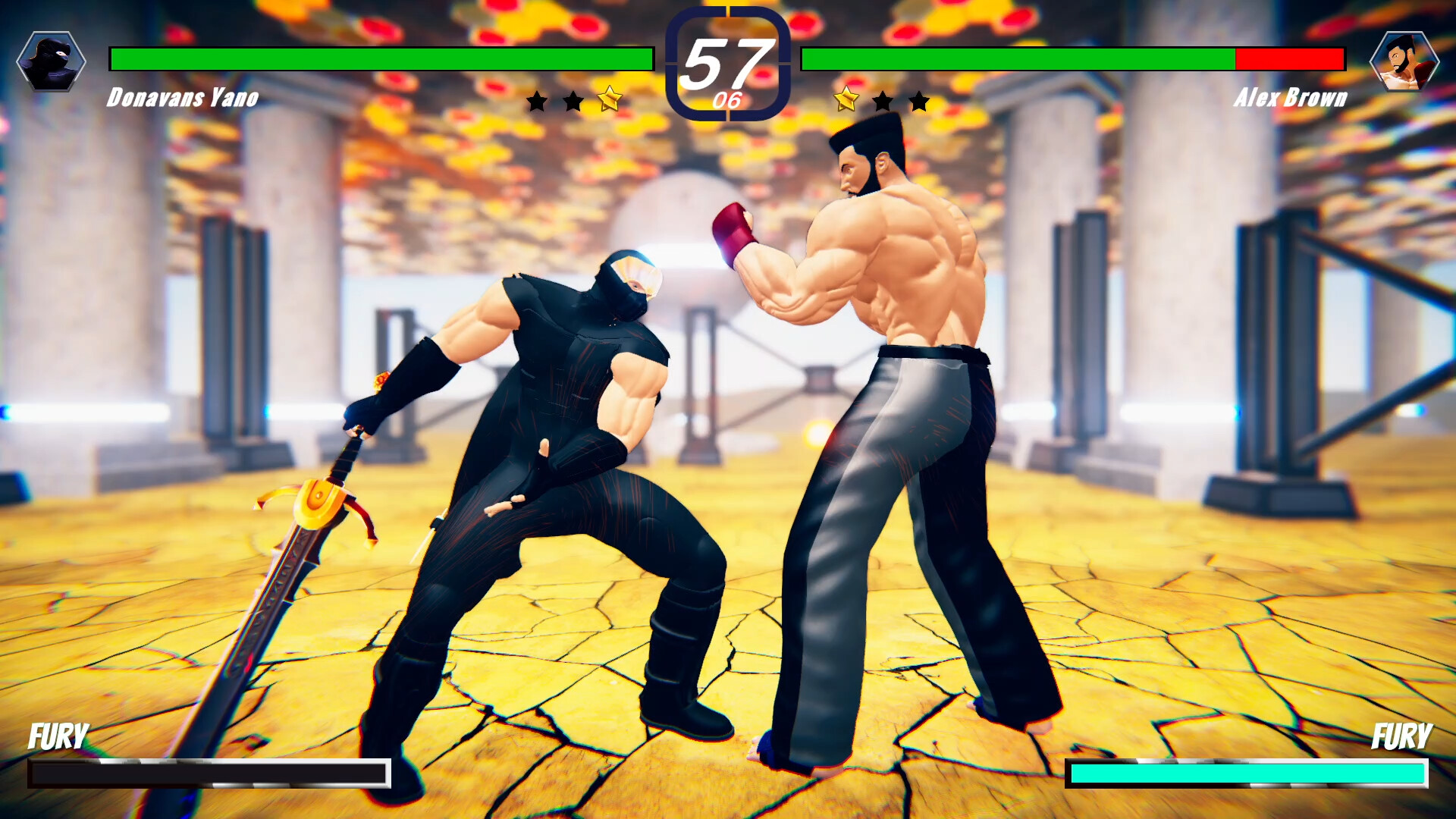
Task: Select the gold outlined star on the left side
Action: click(609, 97)
